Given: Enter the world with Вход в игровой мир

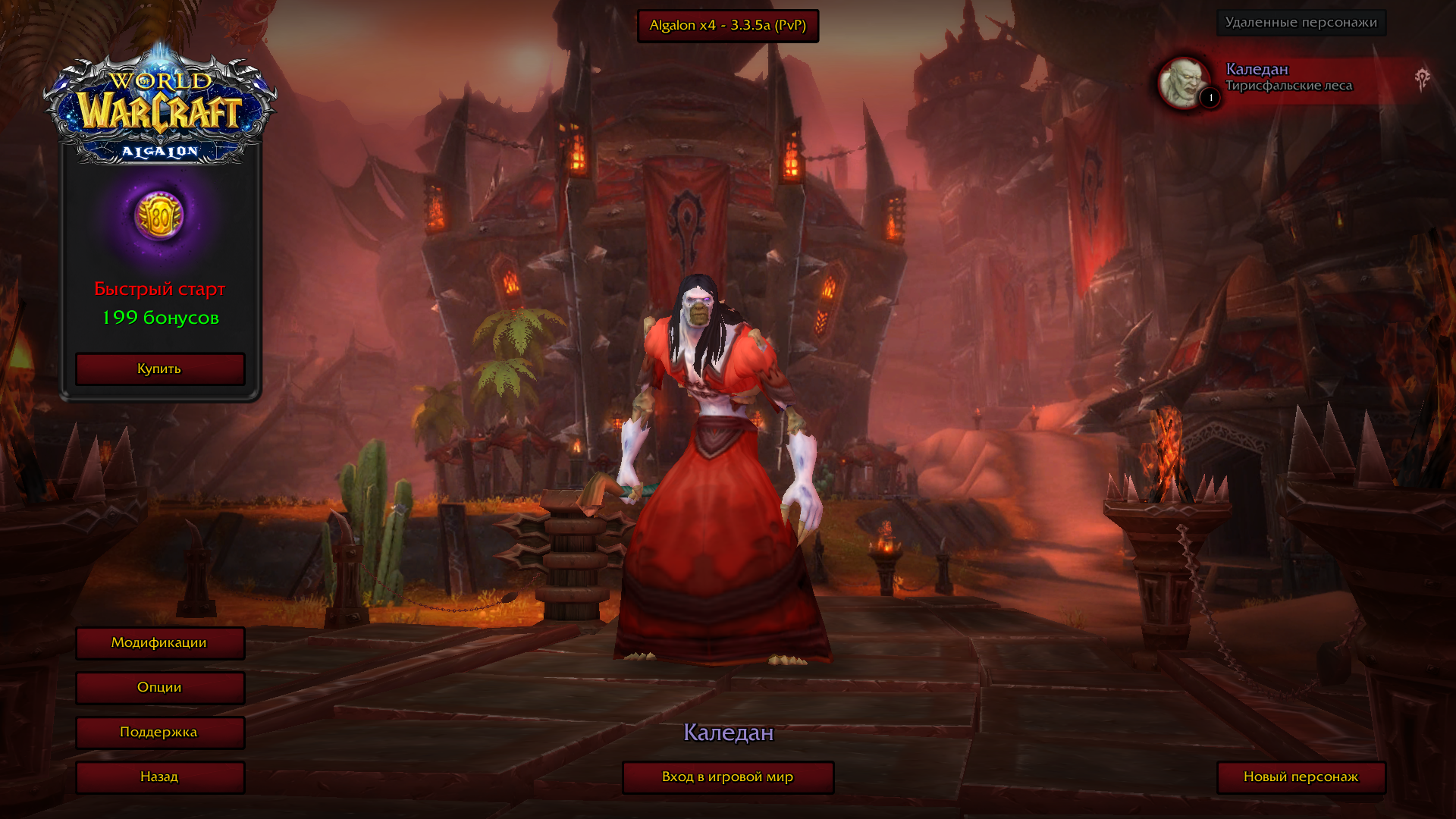Looking at the screenshot, I should point(727,777).
